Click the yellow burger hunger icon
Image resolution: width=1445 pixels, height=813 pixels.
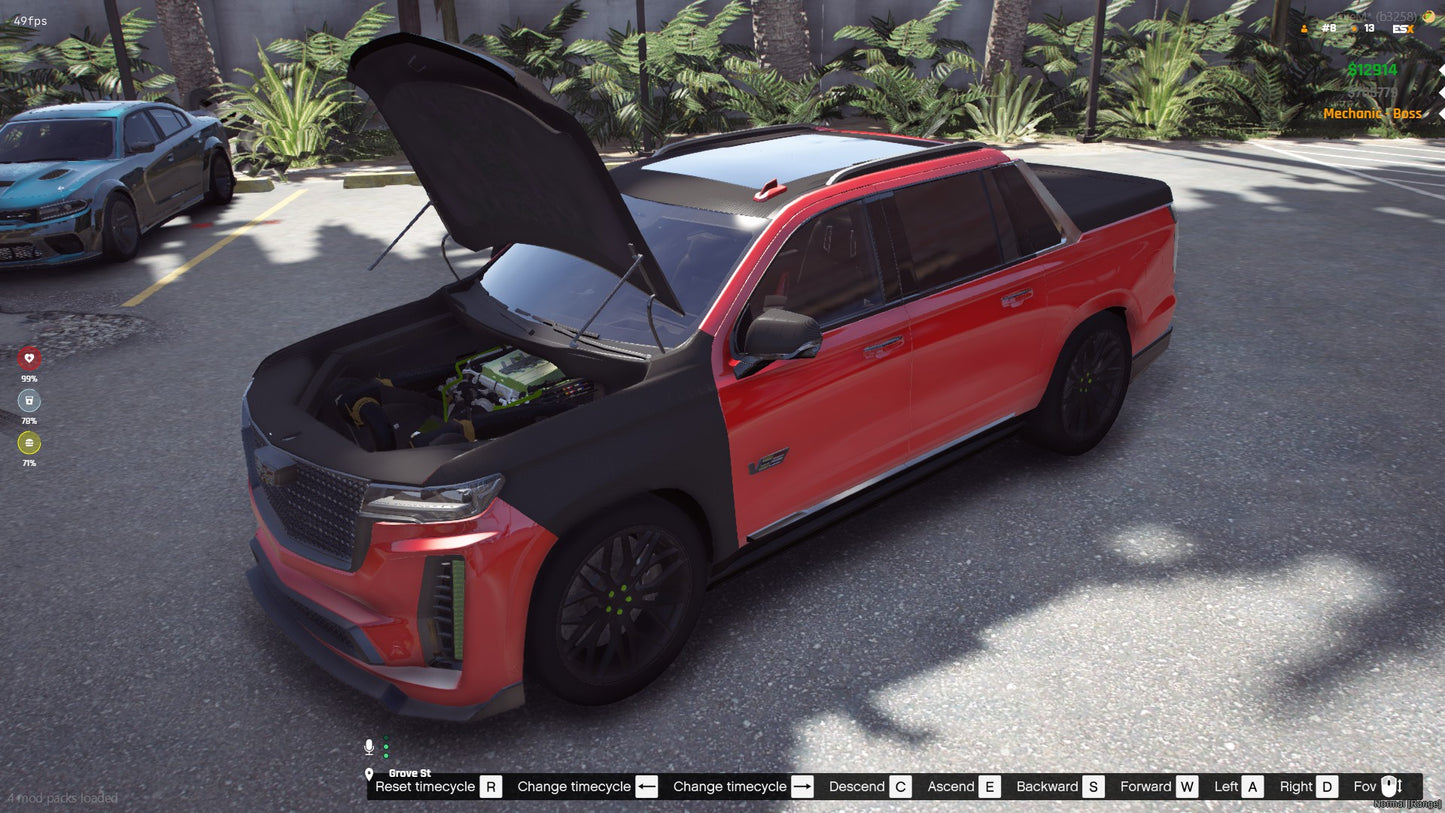(29, 443)
